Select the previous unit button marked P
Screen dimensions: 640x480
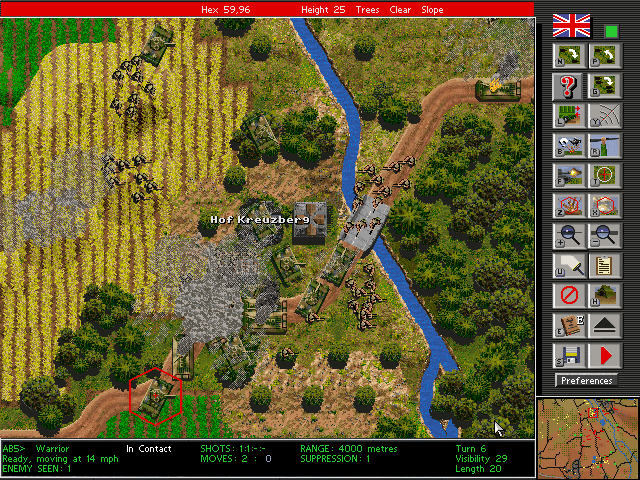(603, 55)
